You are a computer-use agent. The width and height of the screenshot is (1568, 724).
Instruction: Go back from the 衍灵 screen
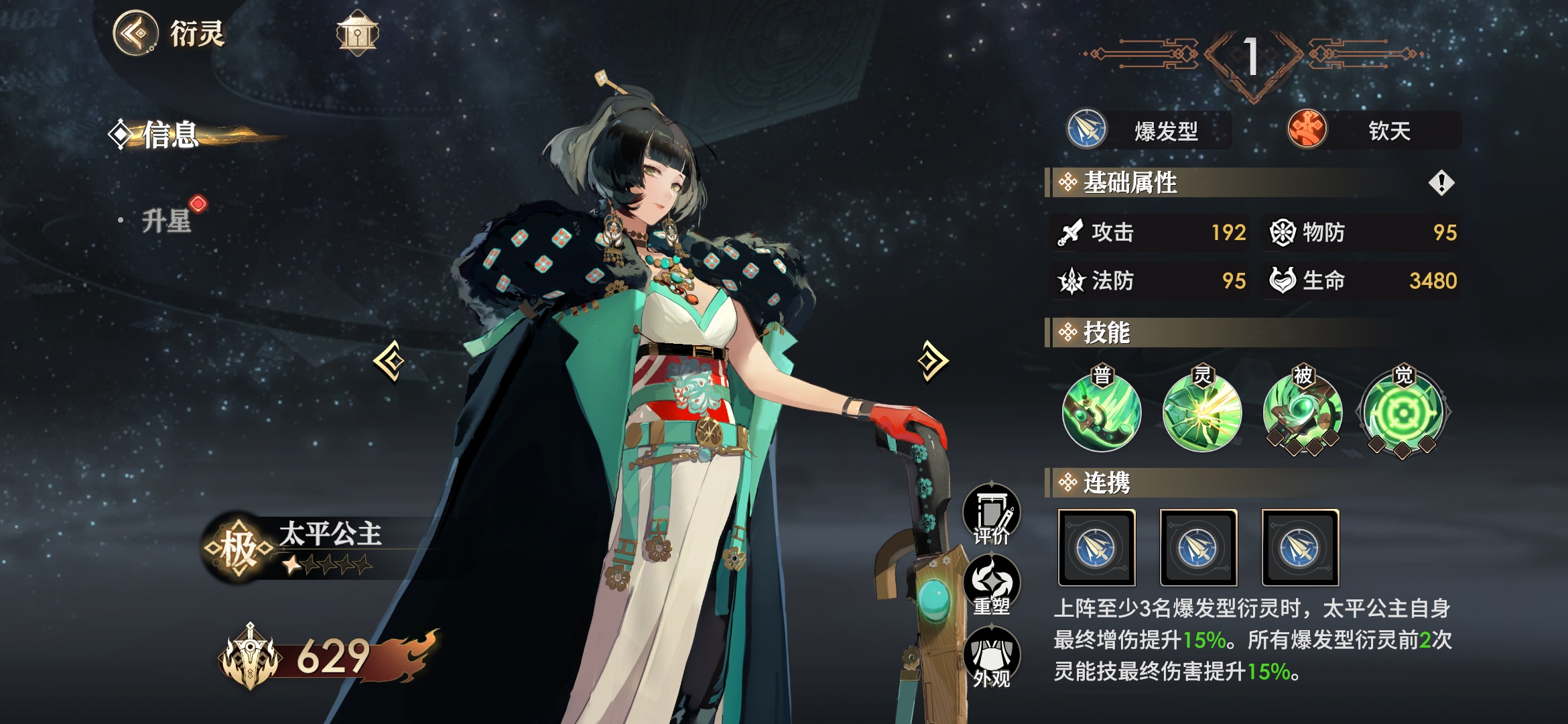136,32
